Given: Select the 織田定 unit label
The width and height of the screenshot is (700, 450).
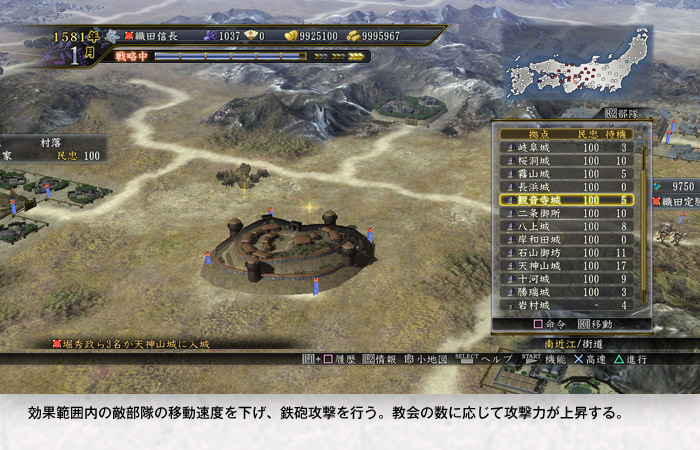Looking at the screenshot, I should point(678,203).
